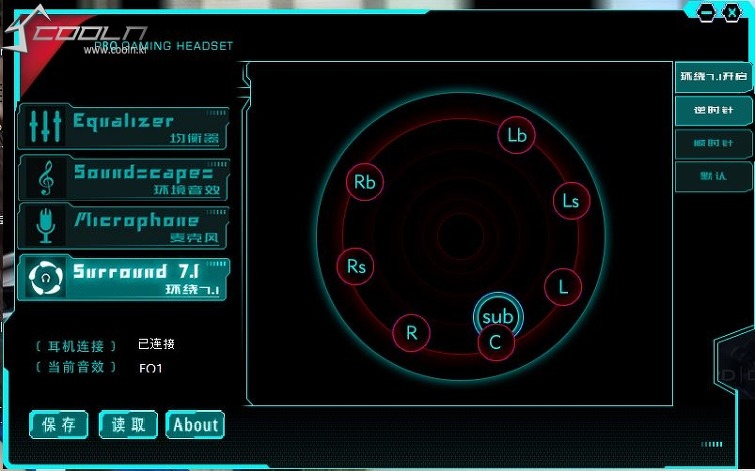Image resolution: width=755 pixels, height=471 pixels.
Task: Switch to the Surround 7.1 section
Action: click(x=123, y=277)
